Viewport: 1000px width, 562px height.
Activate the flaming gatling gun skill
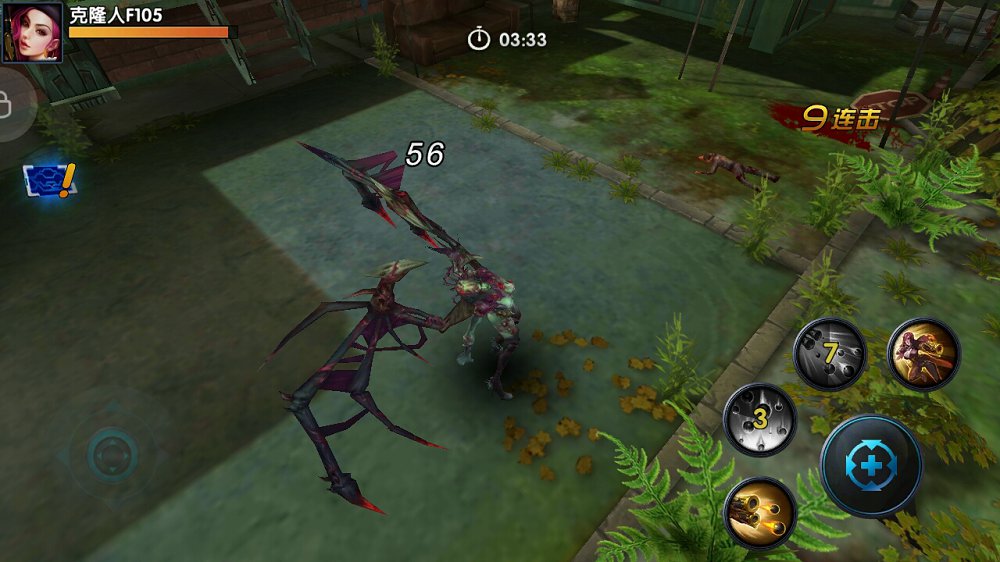click(x=759, y=512)
